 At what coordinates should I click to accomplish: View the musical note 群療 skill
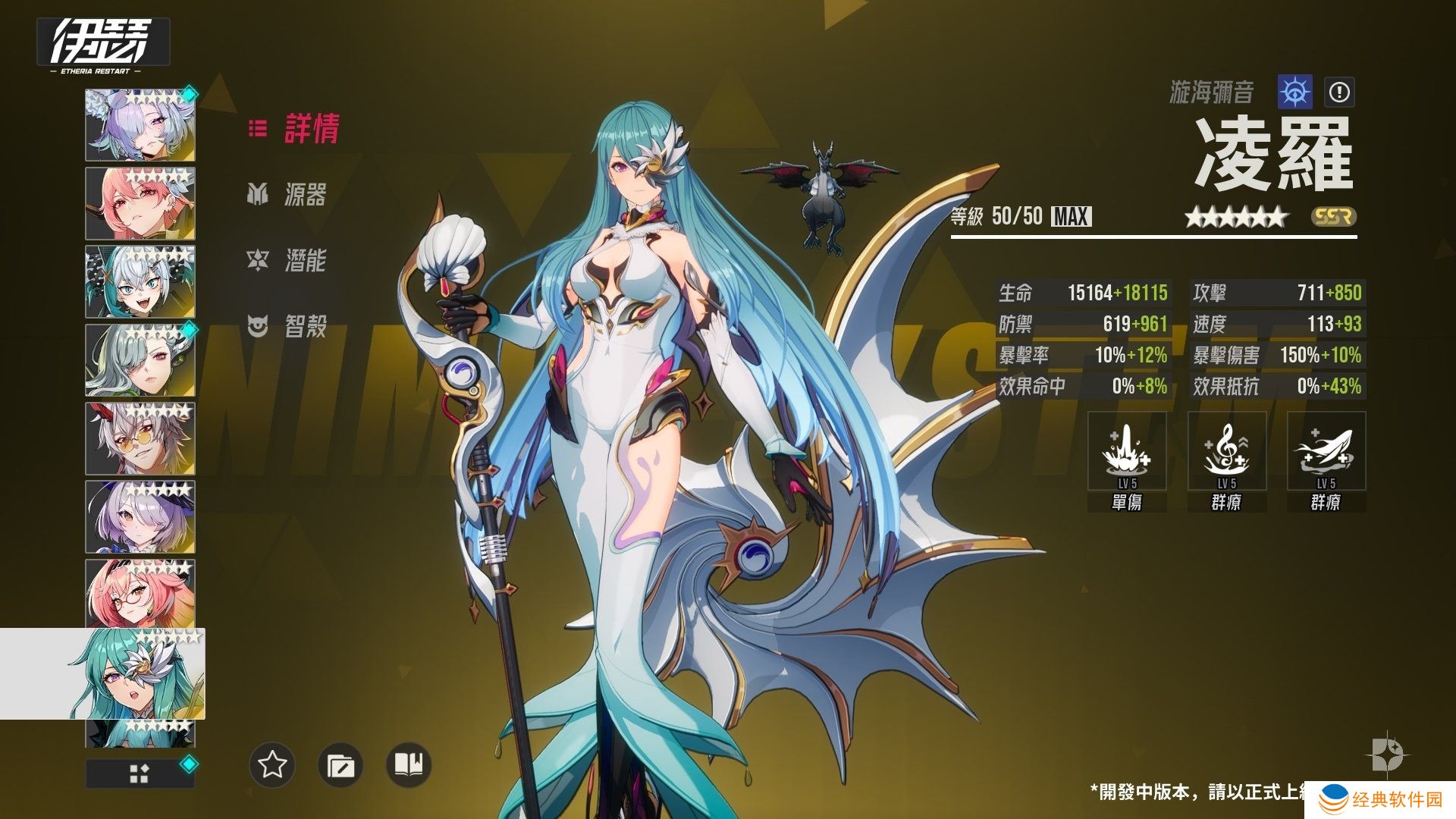(1226, 452)
